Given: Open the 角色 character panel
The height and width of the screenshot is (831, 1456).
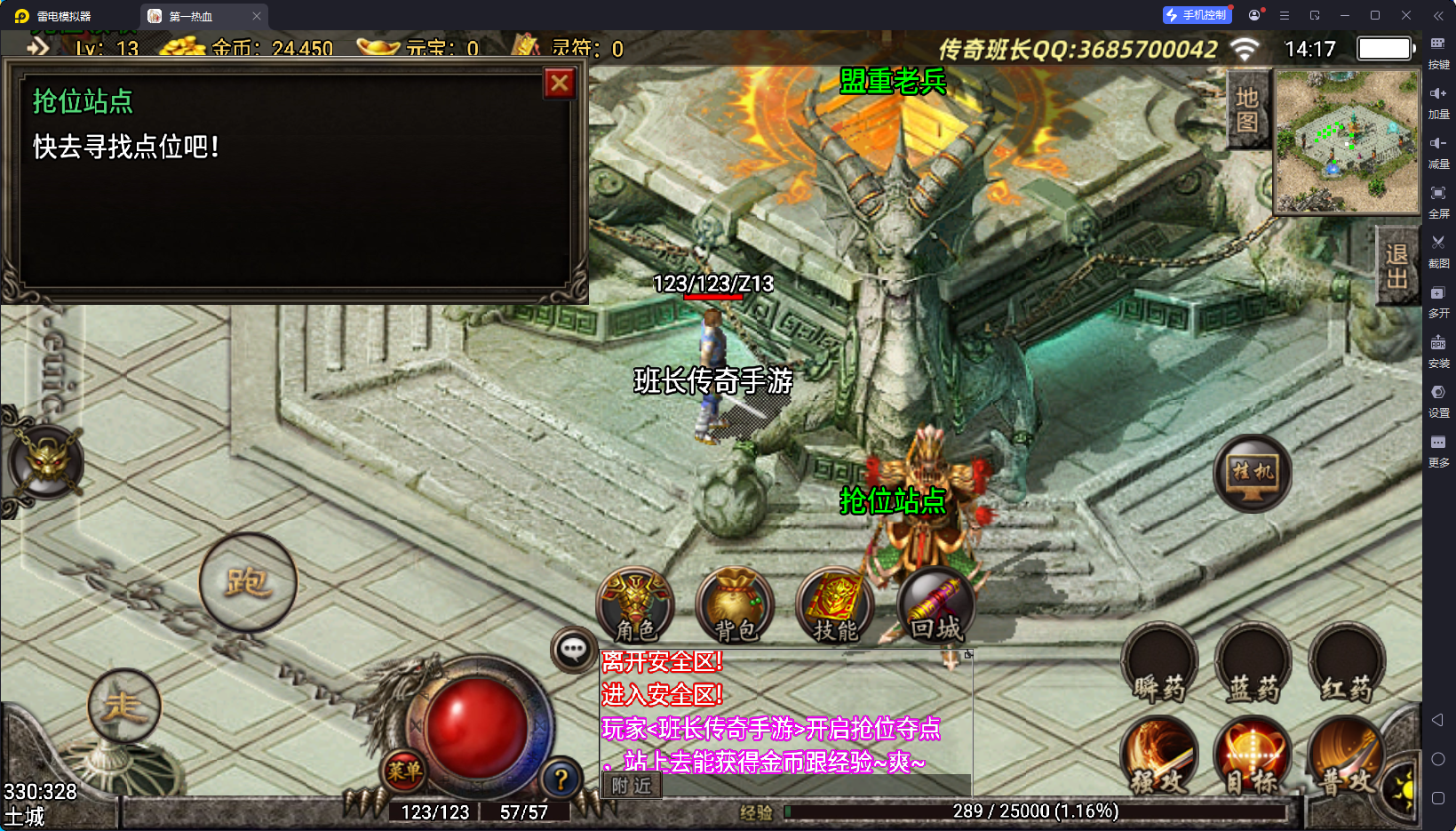Looking at the screenshot, I should [635, 606].
